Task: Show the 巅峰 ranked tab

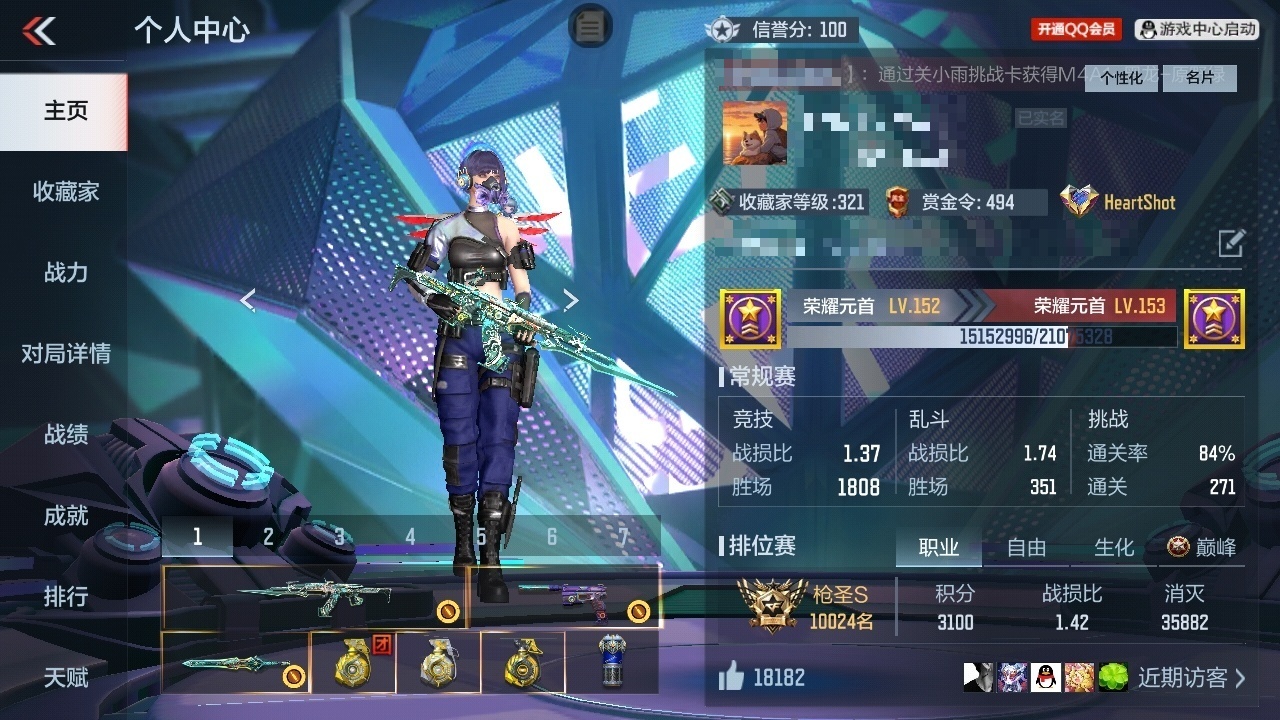Action: point(1202,548)
